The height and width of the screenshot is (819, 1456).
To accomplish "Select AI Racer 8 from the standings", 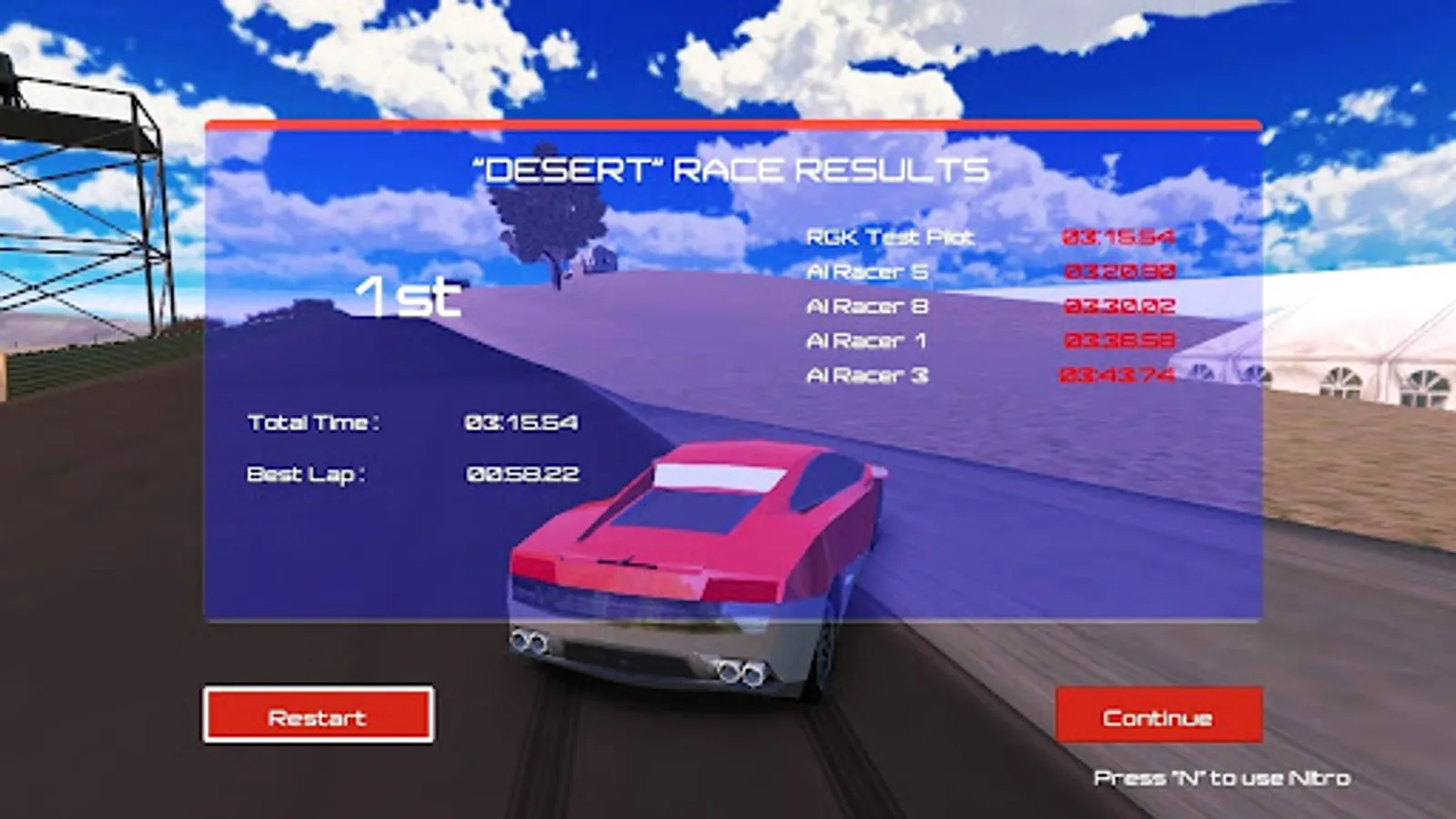I will [866, 306].
